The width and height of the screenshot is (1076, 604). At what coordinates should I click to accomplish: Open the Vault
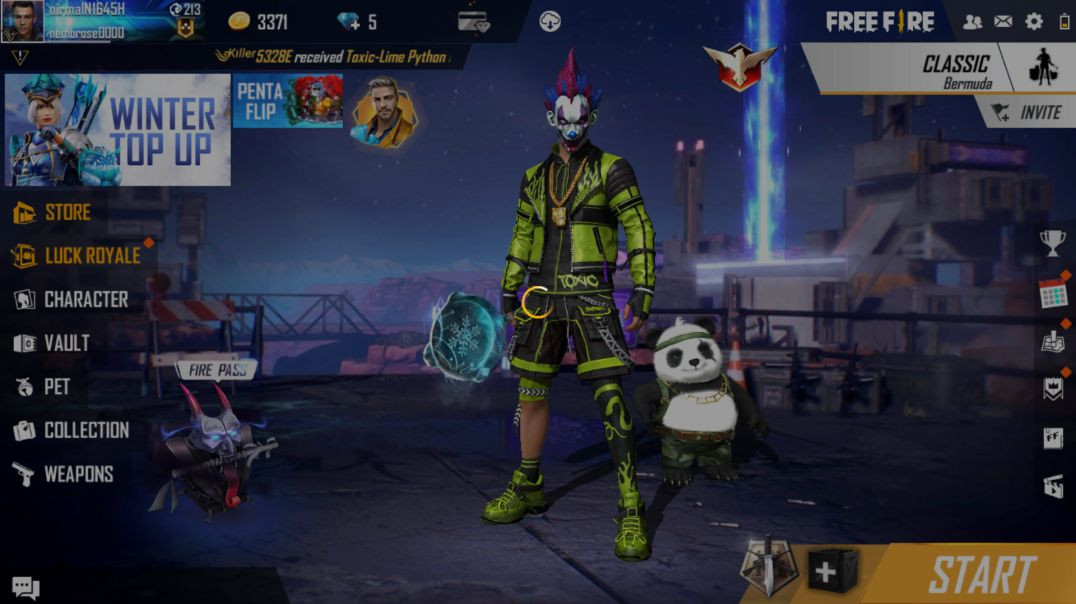(65, 343)
